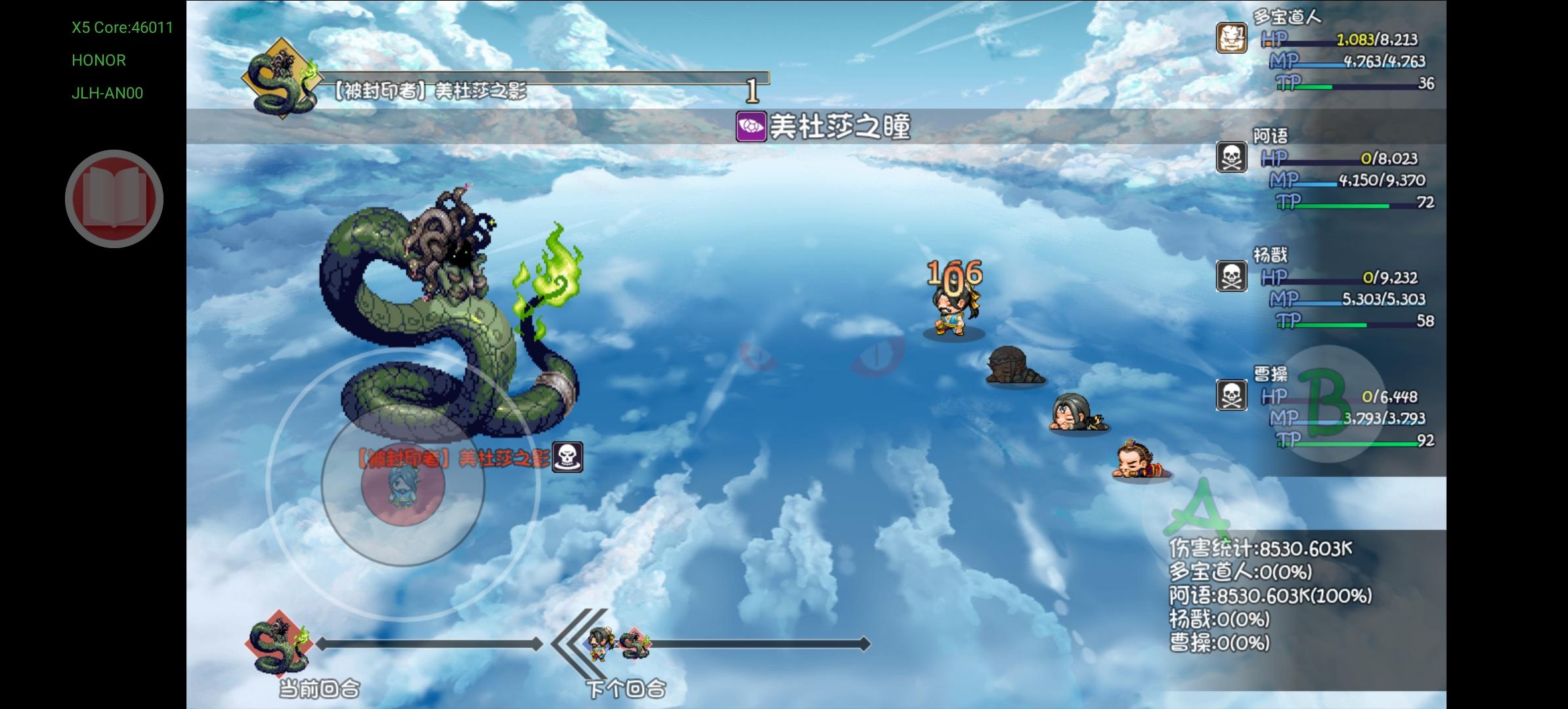Select the skull portrait beside 阿语
Viewport: 1568px width, 709px height.
click(x=1231, y=158)
